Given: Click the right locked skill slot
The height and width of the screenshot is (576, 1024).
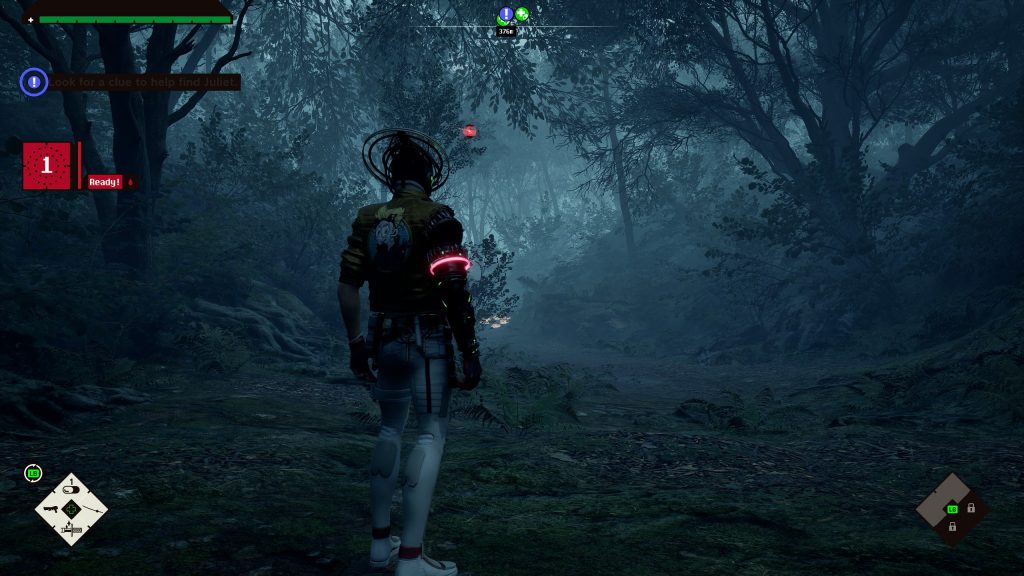Looking at the screenshot, I should 971,508.
